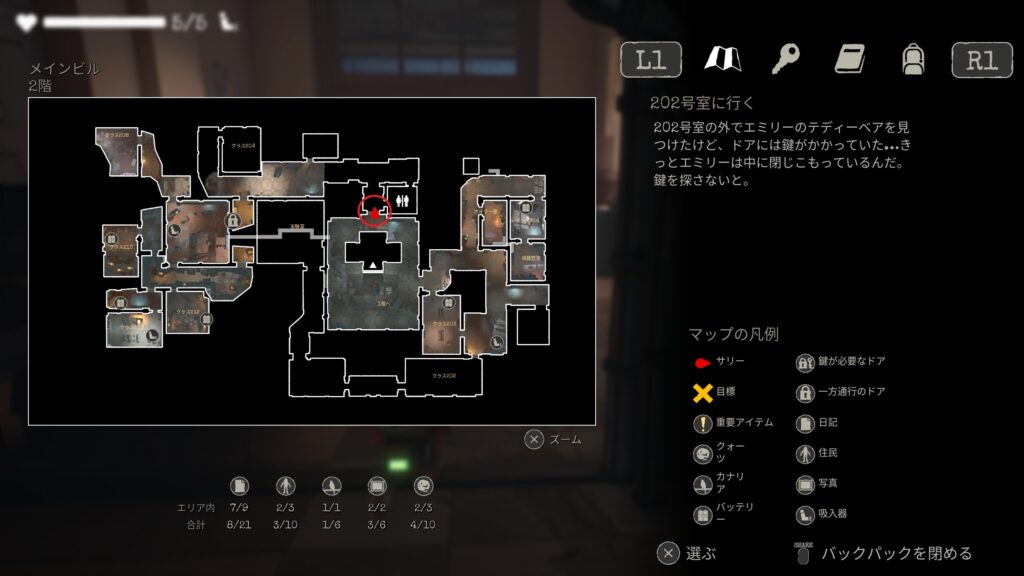Viewport: 1024px width, 576px height.
Task: Open the key items tab
Action: [x=786, y=59]
